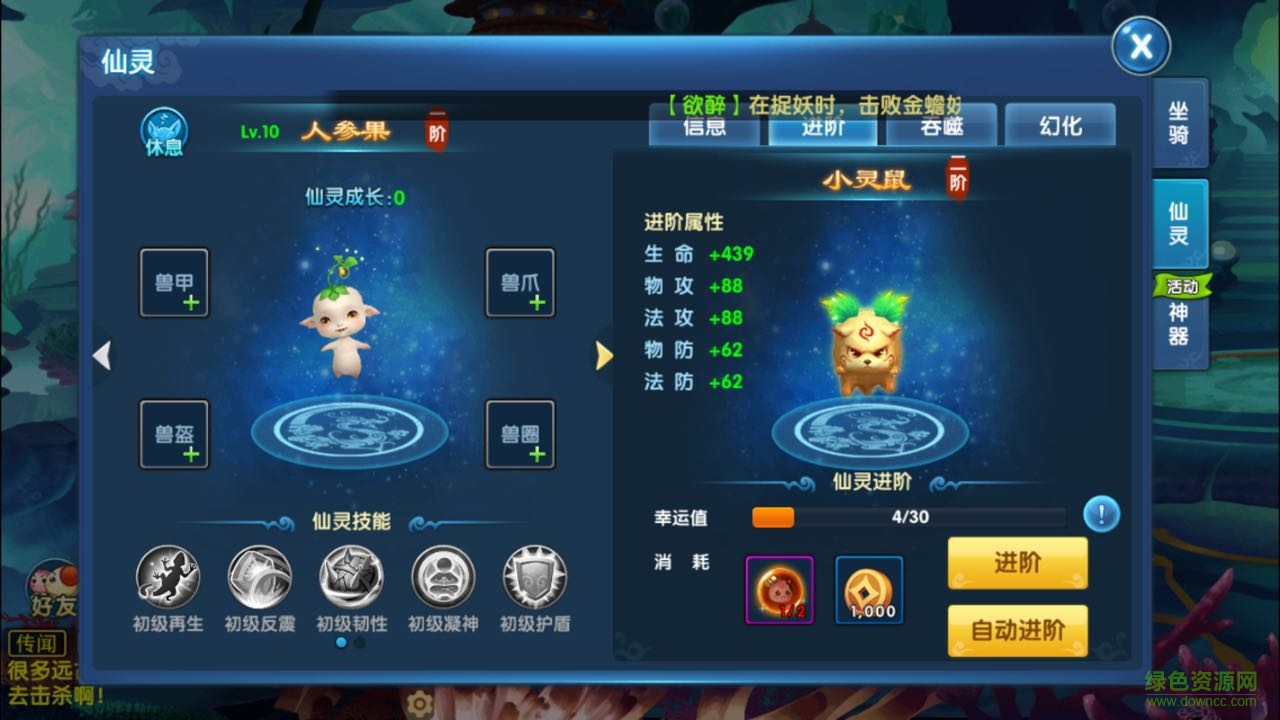Open the 好友 friends icon
Screen dimensions: 1280x720
pos(55,585)
